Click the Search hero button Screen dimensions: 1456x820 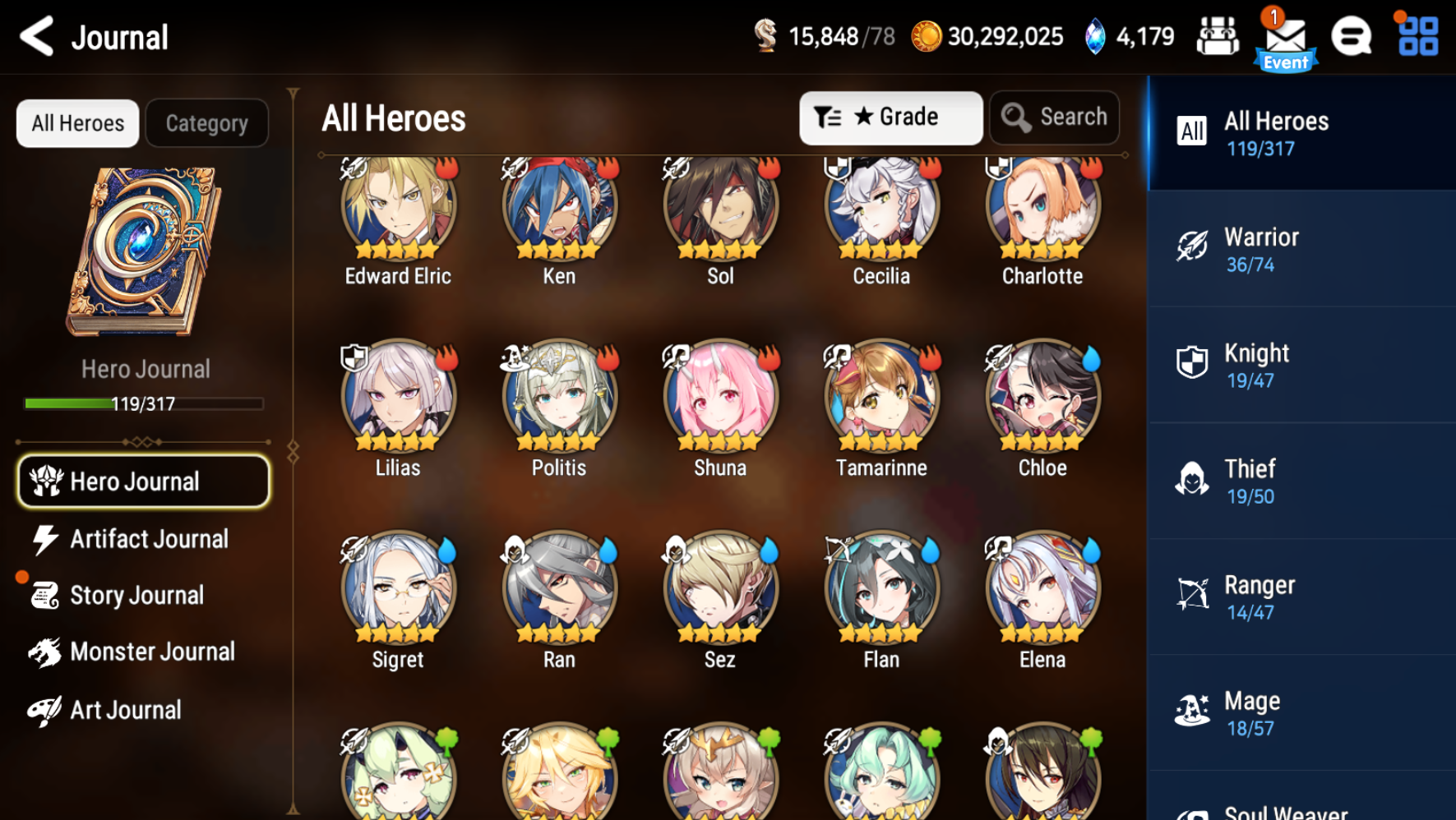tap(1055, 117)
